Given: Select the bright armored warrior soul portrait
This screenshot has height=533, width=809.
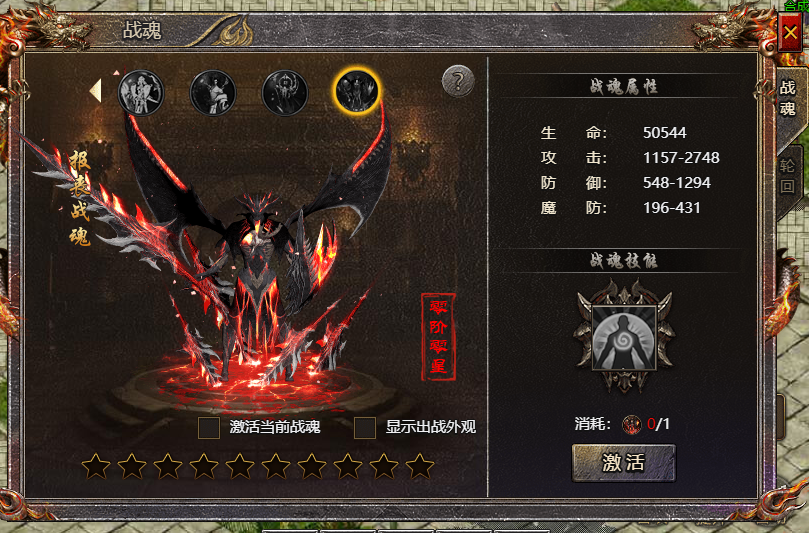Looking at the screenshot, I should coord(140,93).
